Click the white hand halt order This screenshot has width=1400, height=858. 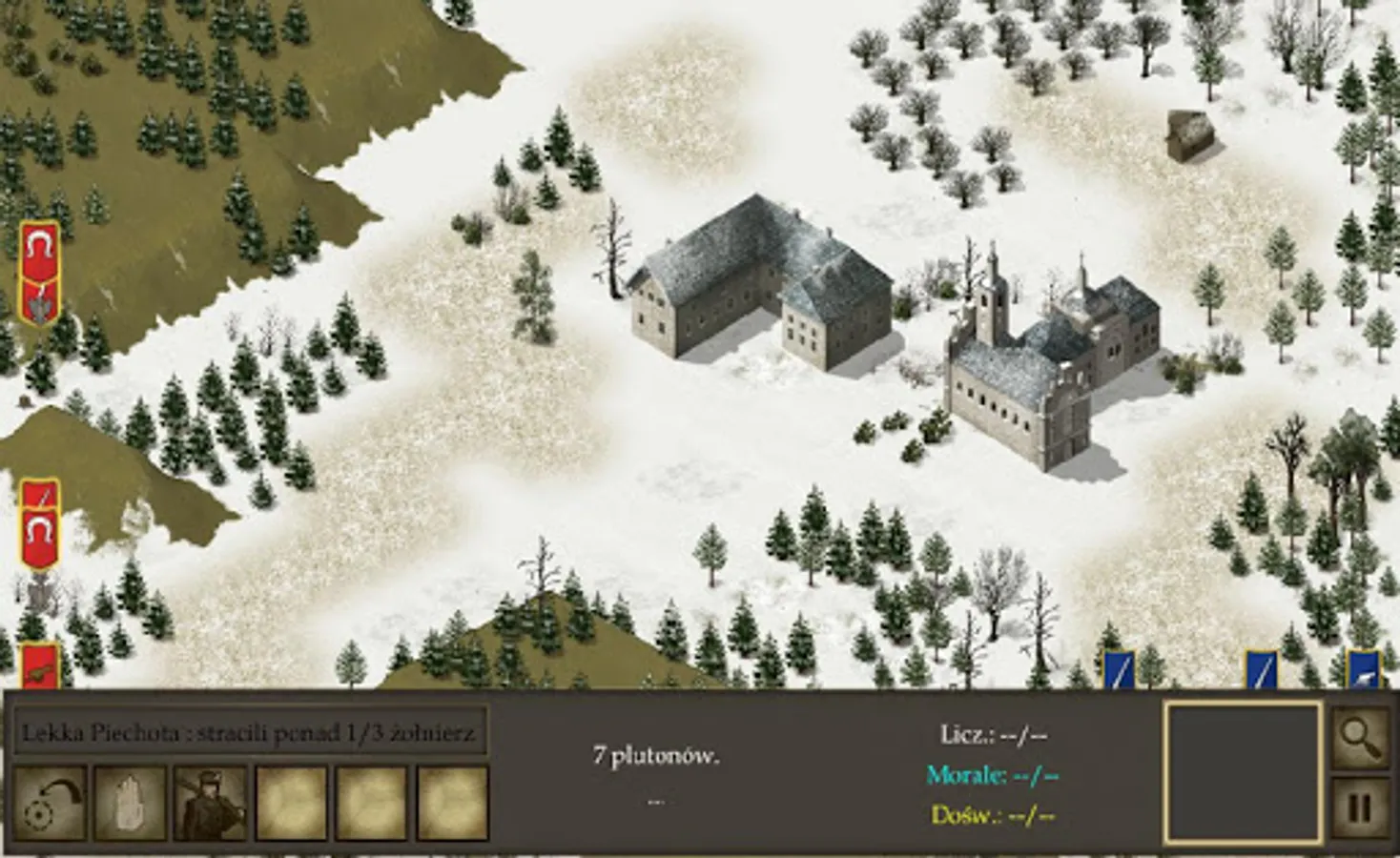pyautogui.click(x=130, y=803)
